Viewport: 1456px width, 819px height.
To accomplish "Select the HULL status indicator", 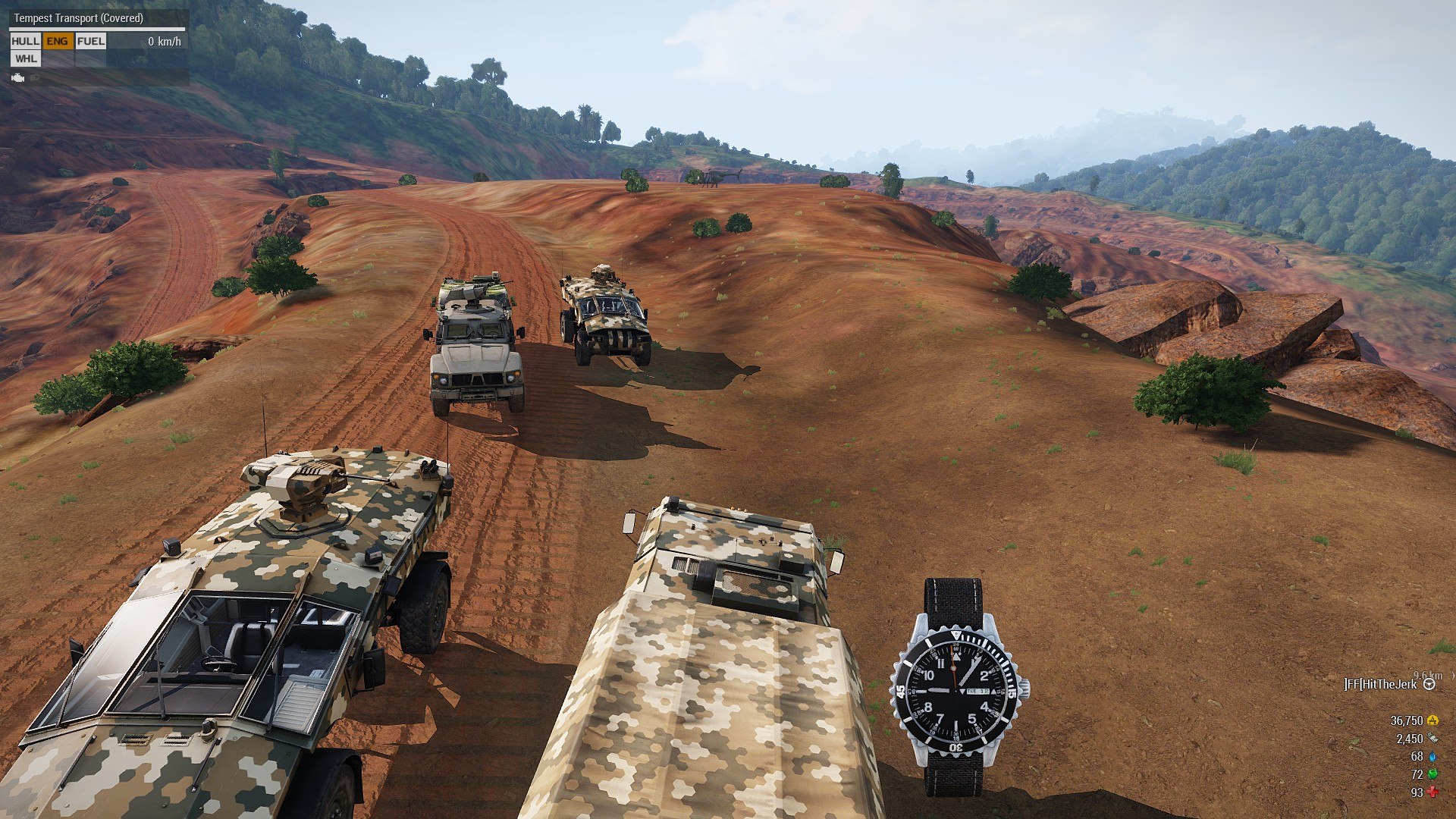I will pos(25,41).
